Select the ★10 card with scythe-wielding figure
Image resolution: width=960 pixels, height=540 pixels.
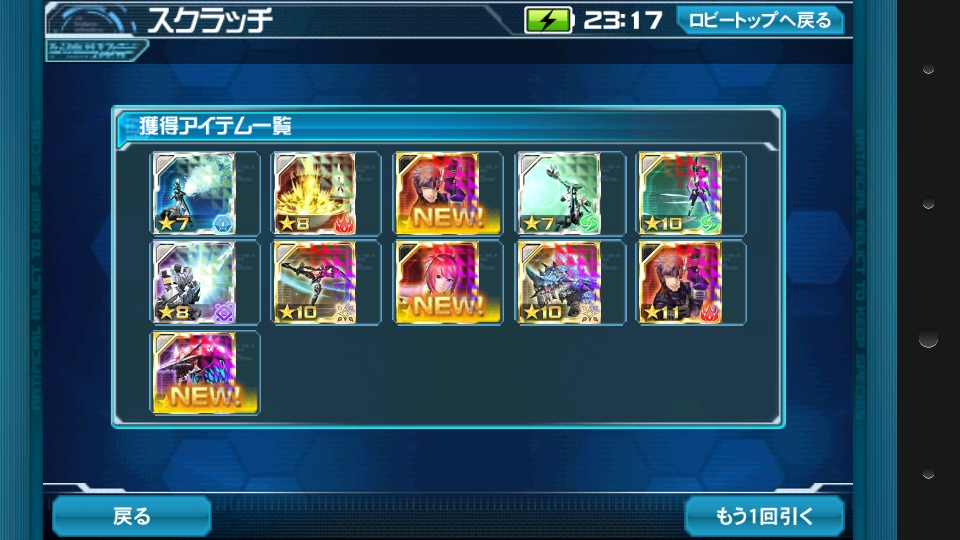click(314, 282)
